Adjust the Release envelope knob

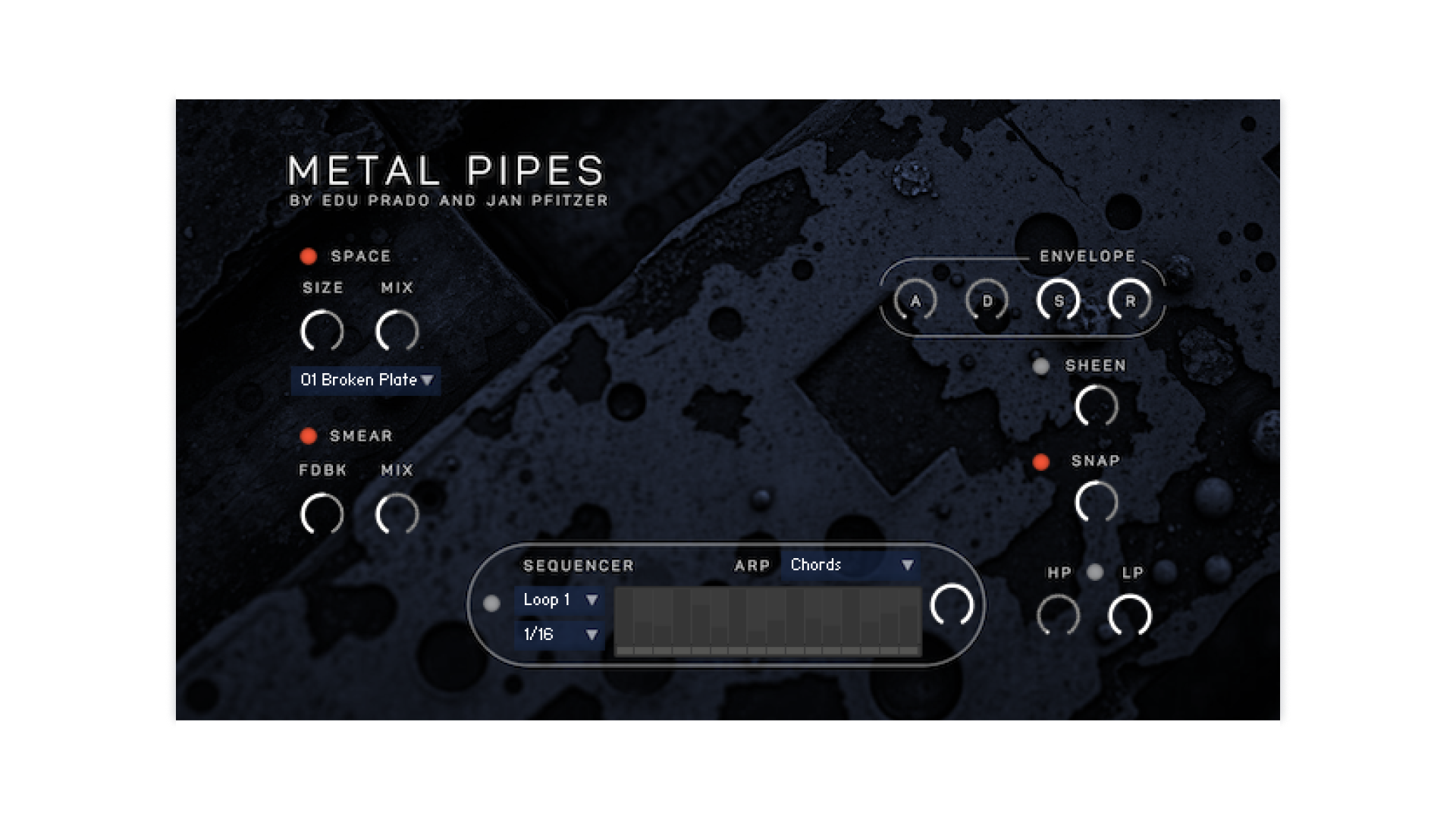1130,300
